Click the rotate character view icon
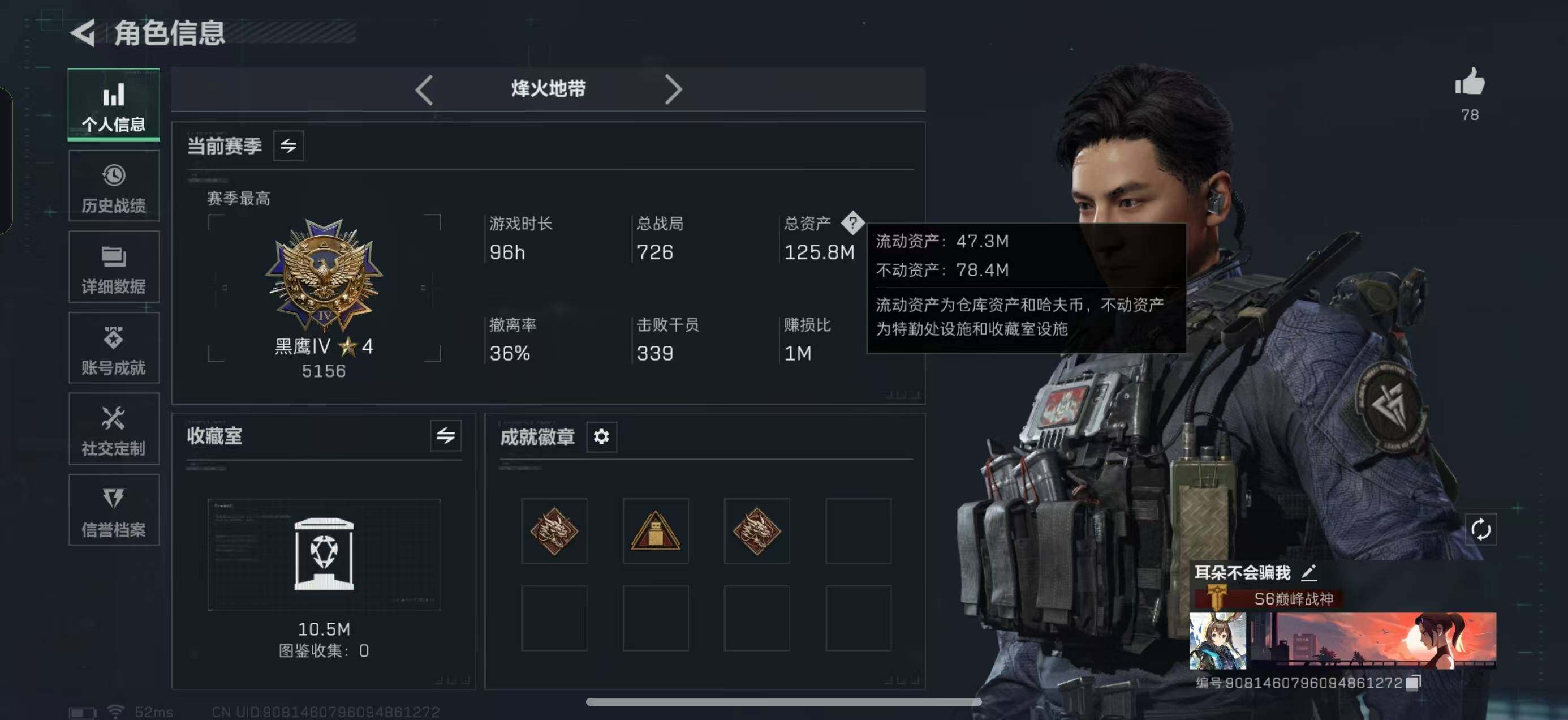This screenshot has width=1568, height=720. pos(1481,529)
